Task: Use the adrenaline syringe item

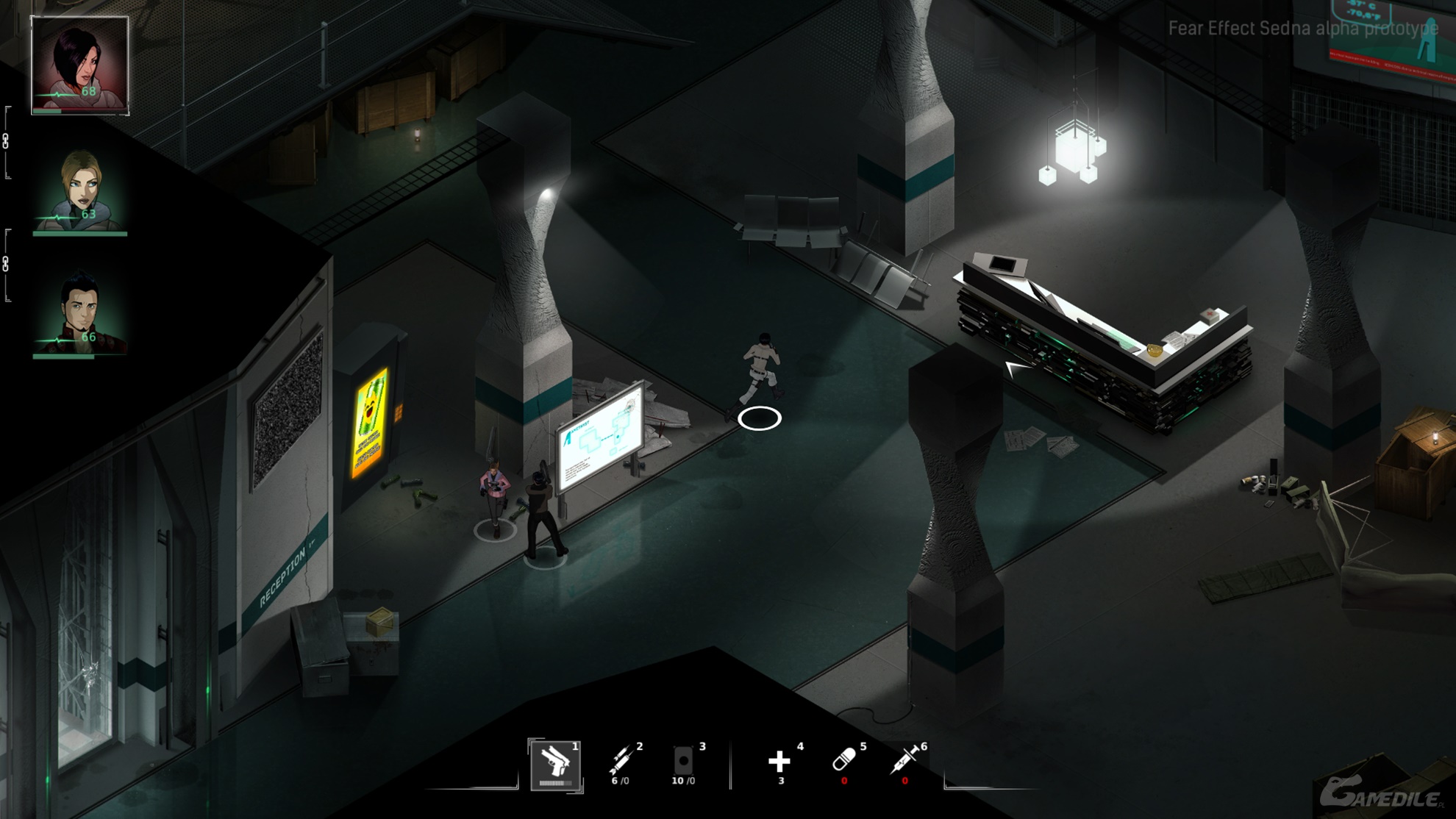Action: [905, 761]
